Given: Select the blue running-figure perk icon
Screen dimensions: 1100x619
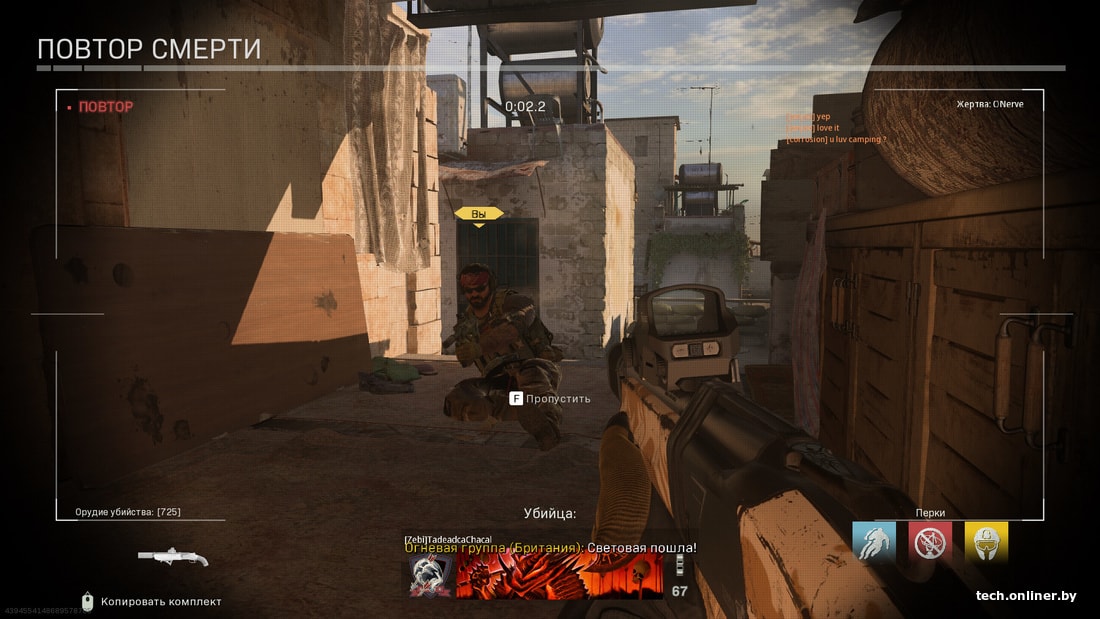Looking at the screenshot, I should coord(874,542).
